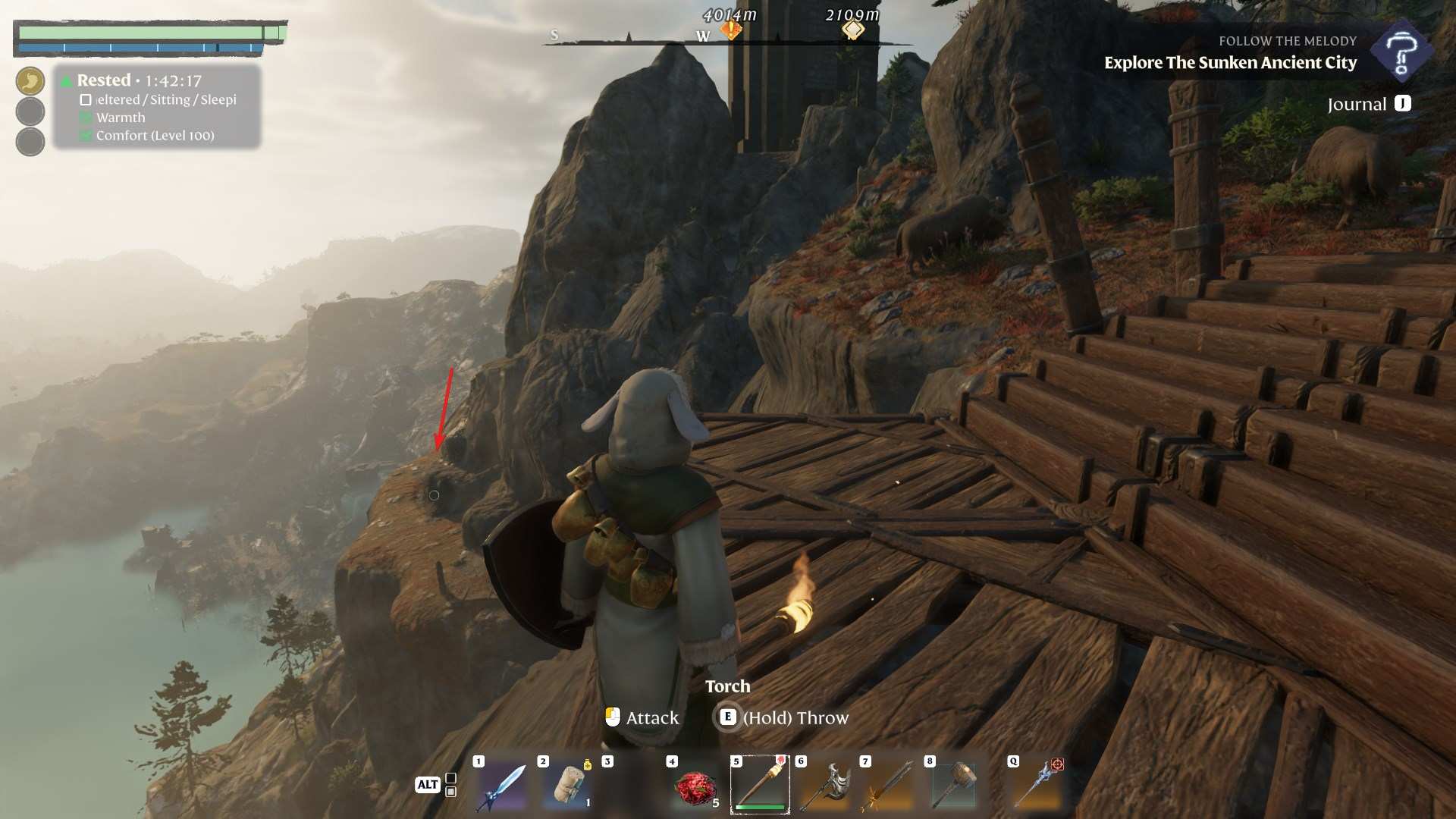This screenshot has height=819, width=1456.
Task: Select the bandage in hotbar slot 2
Action: coord(566,786)
